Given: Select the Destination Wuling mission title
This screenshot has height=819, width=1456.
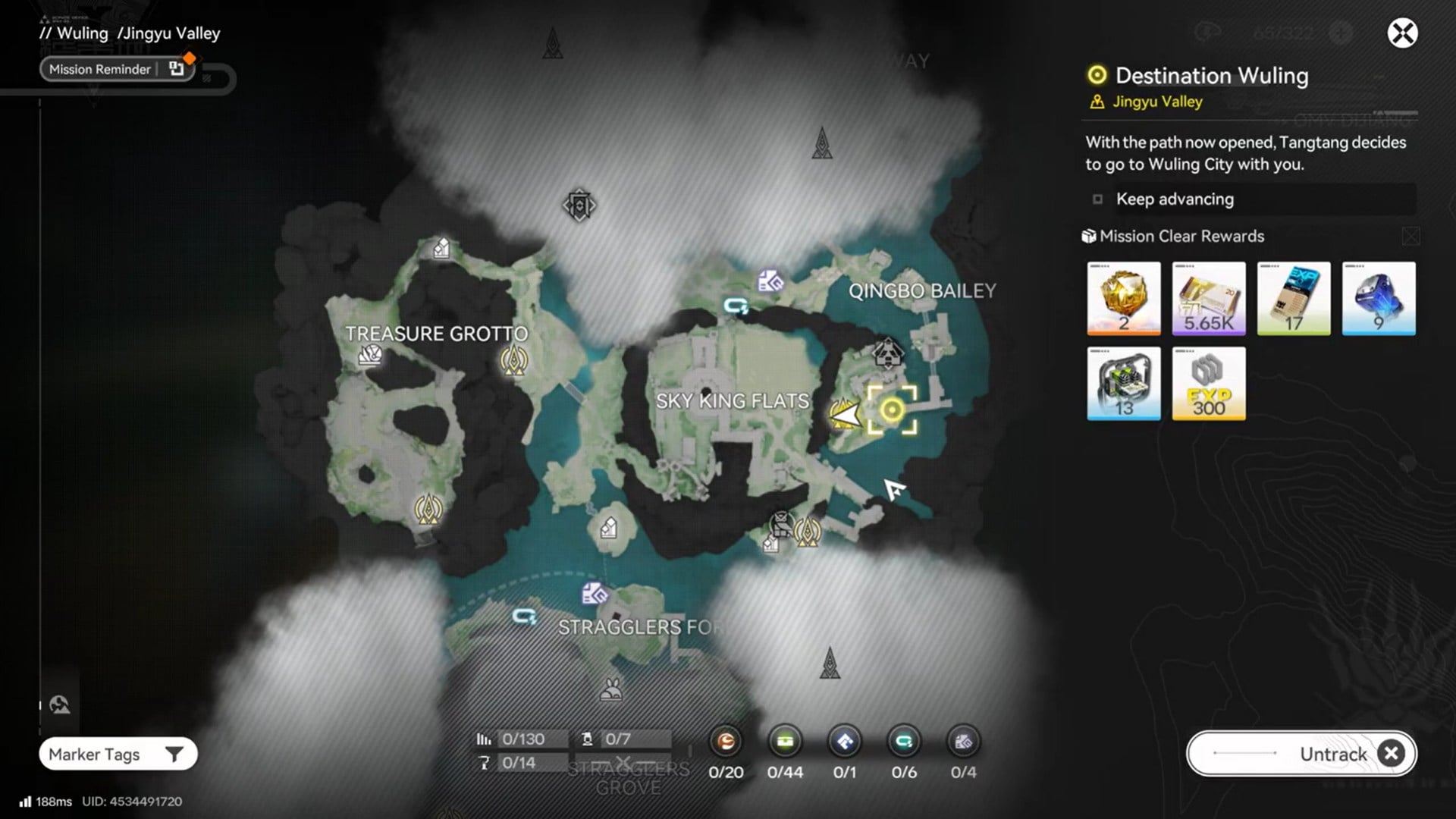Looking at the screenshot, I should pos(1211,76).
